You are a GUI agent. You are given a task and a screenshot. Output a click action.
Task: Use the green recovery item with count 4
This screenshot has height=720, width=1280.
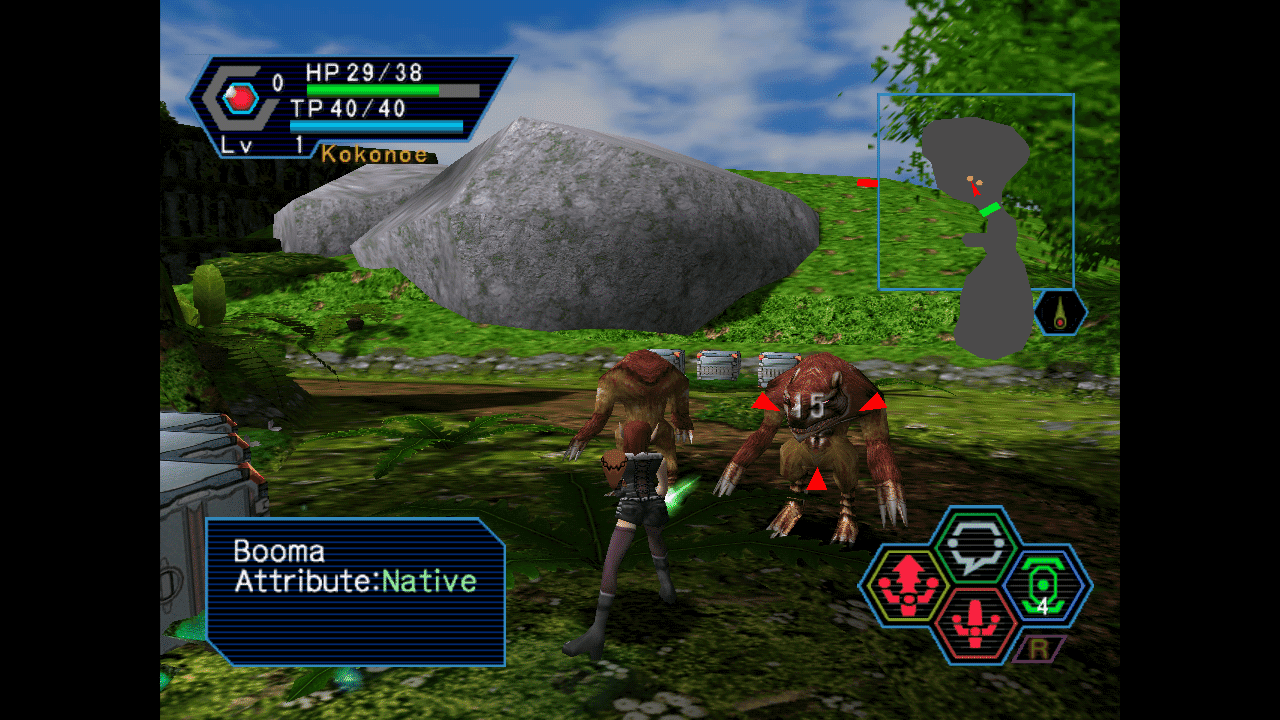click(1042, 585)
